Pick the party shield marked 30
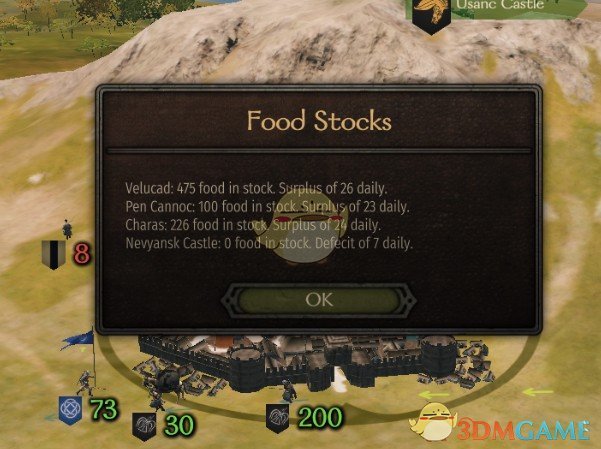 pyautogui.click(x=145, y=425)
